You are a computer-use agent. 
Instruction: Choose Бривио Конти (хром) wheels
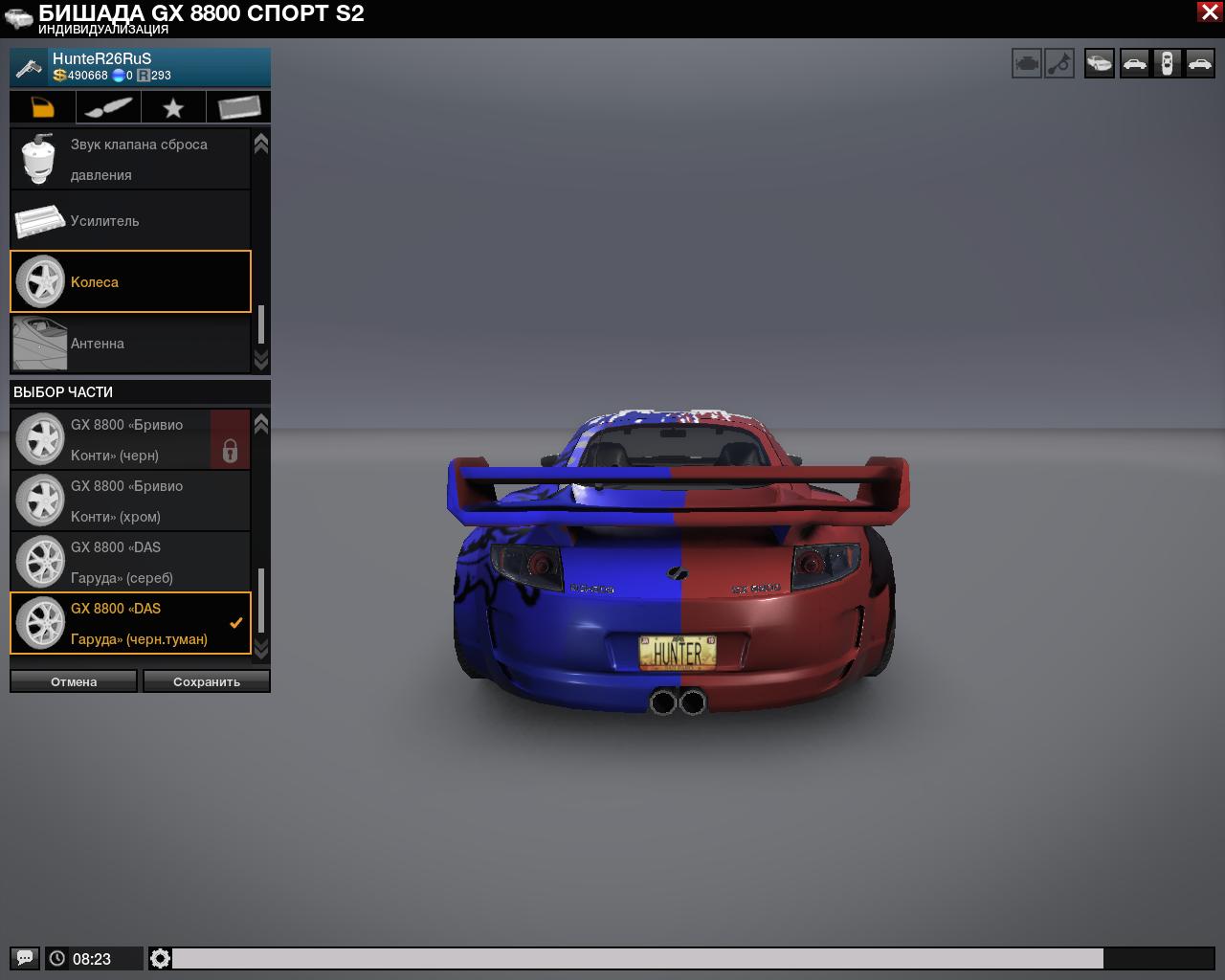tap(130, 501)
